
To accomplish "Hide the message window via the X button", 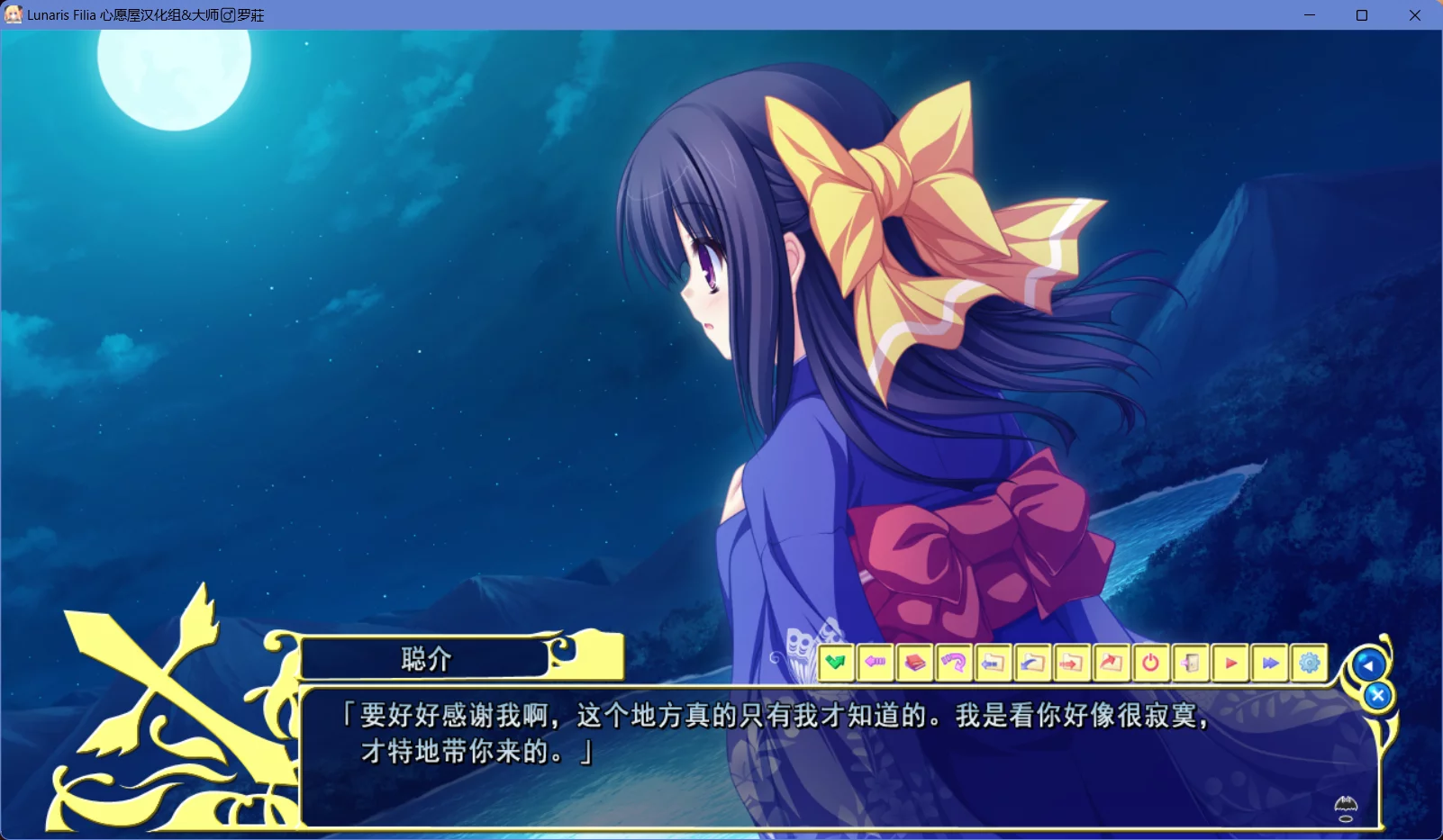I will point(1377,695).
